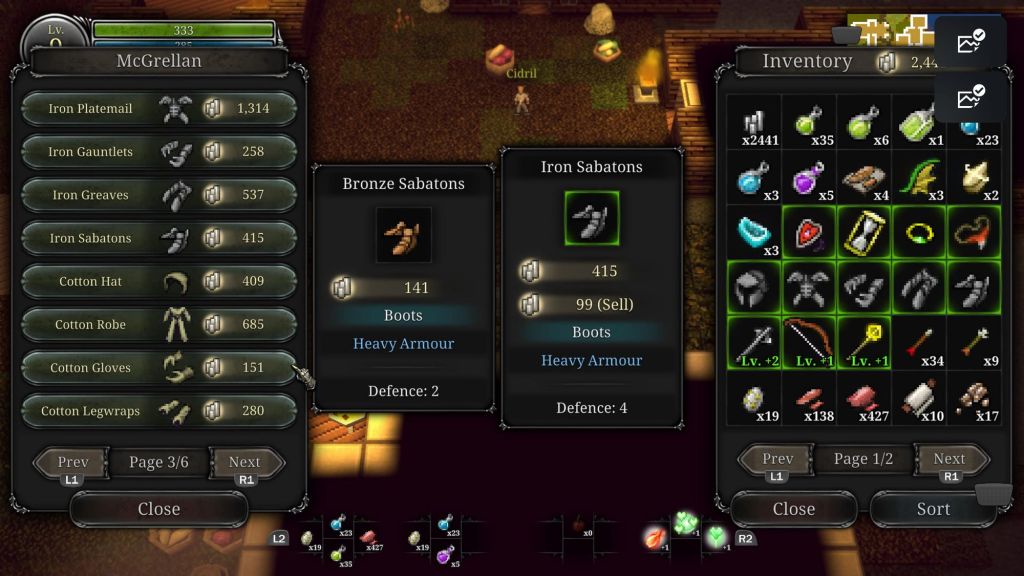Choose the Iron Gauntlets shop entry
This screenshot has height=576, width=1024.
pyautogui.click(x=158, y=152)
